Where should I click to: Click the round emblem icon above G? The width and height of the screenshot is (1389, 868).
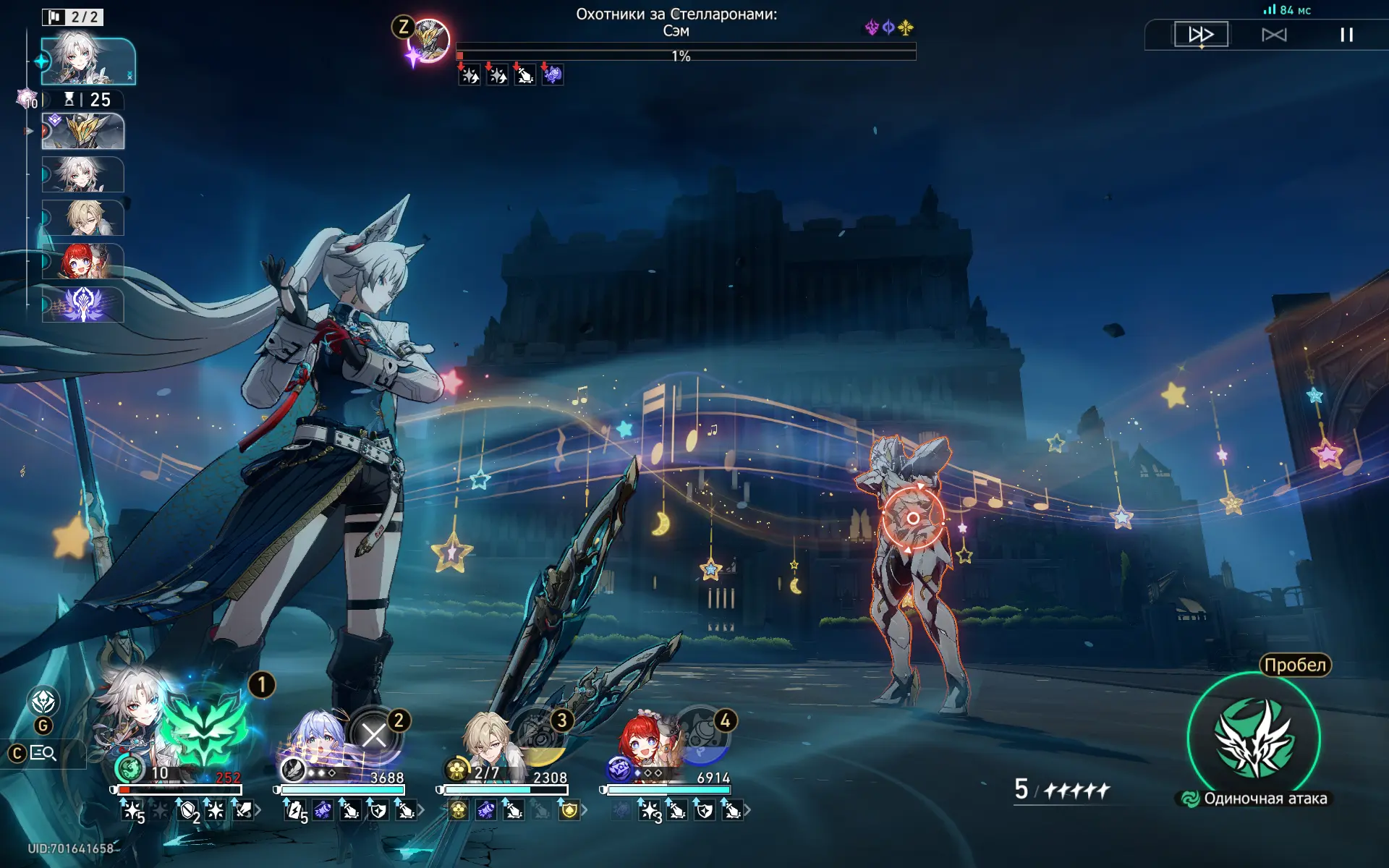[x=43, y=701]
